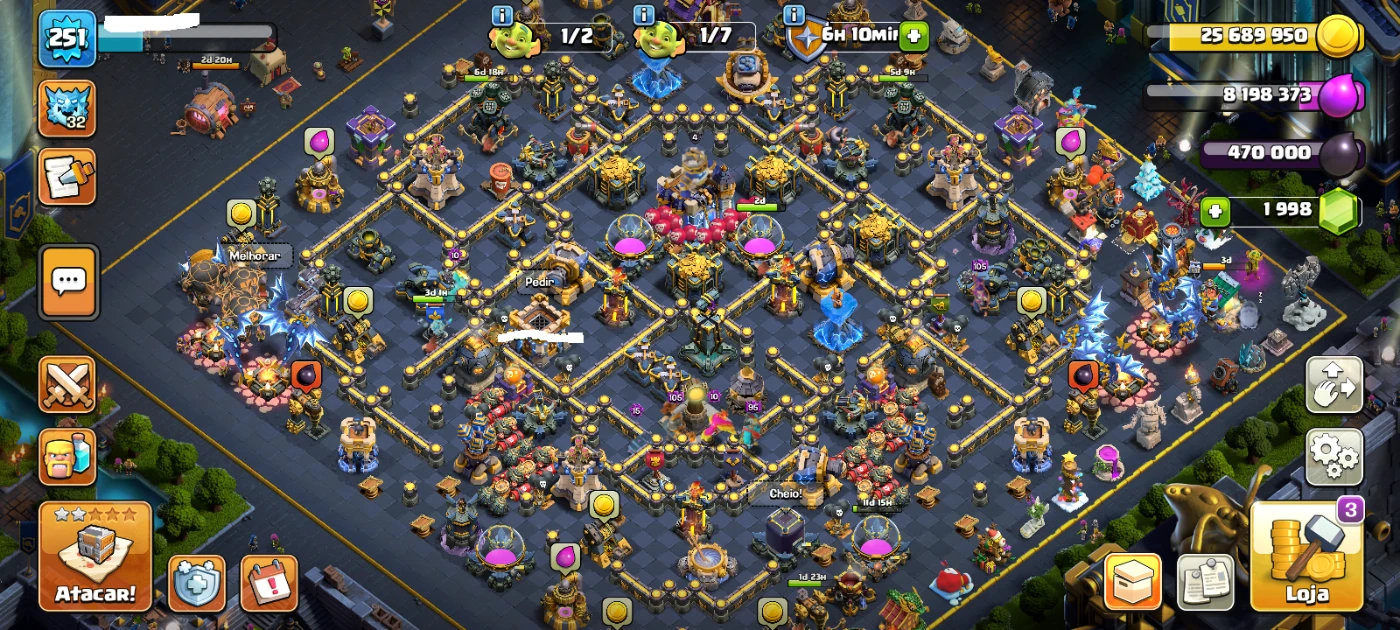The image size is (1400, 630).
Task: Open the barbarian army overview
Action: point(67,457)
